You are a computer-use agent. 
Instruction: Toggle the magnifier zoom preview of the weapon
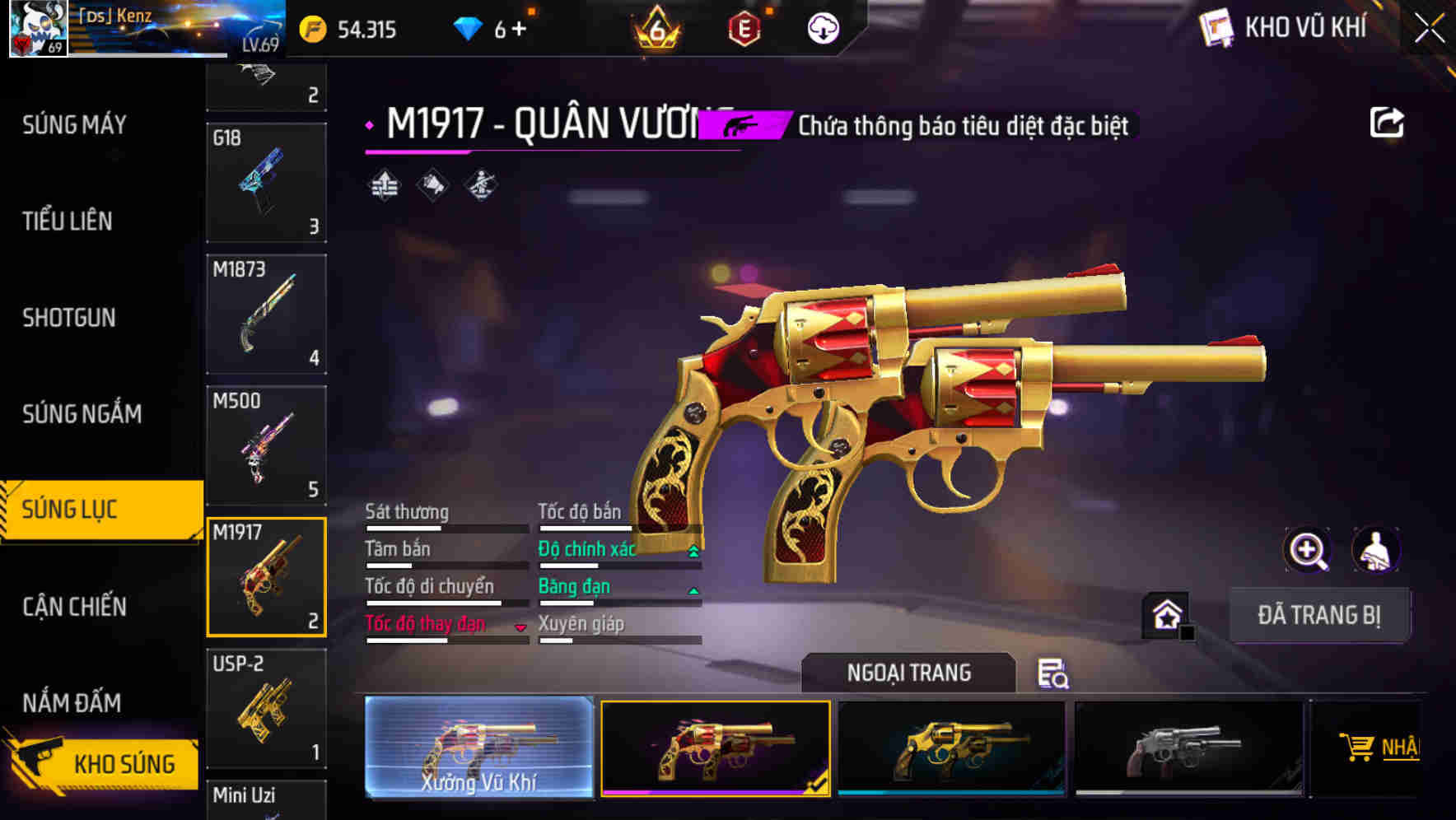click(x=1305, y=550)
